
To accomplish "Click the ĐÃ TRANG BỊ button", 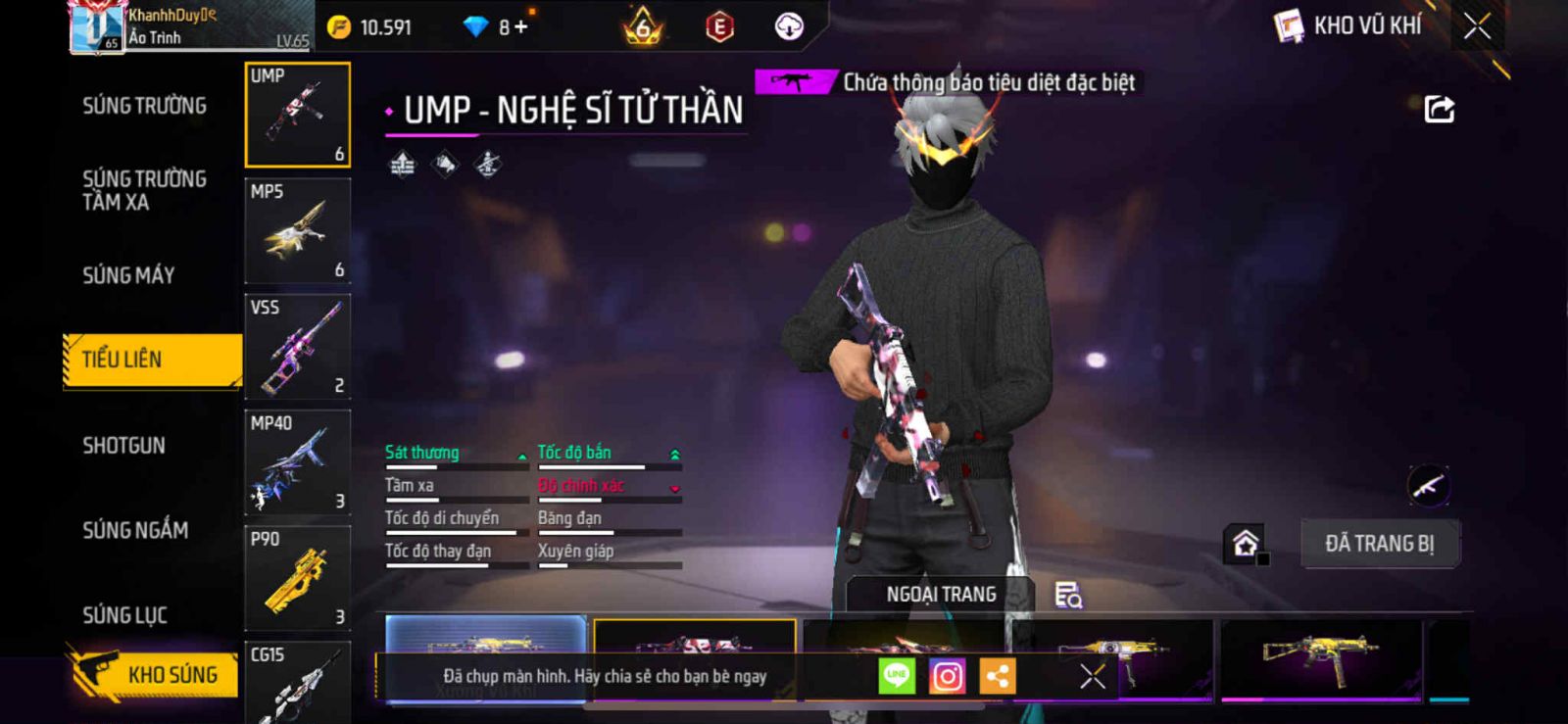I will tap(1379, 544).
